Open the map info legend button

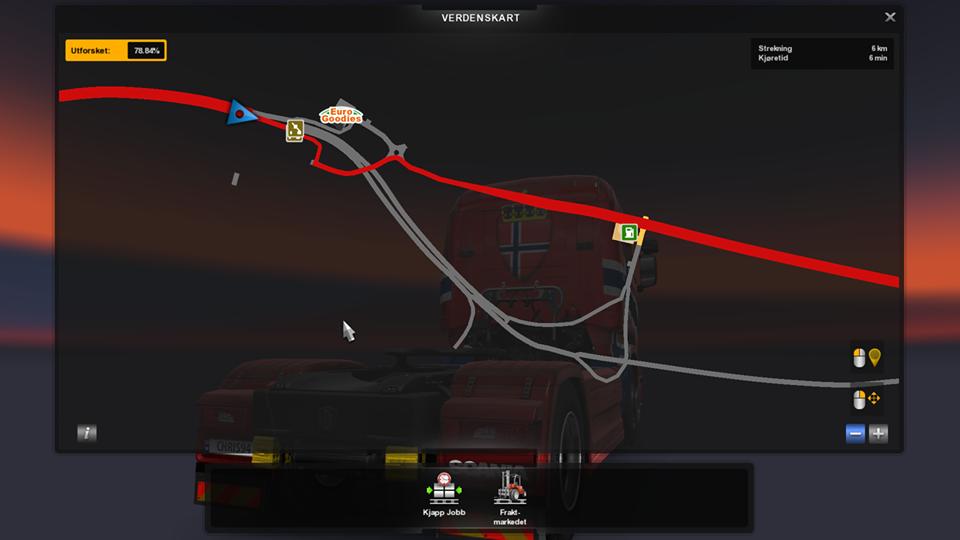click(x=87, y=433)
